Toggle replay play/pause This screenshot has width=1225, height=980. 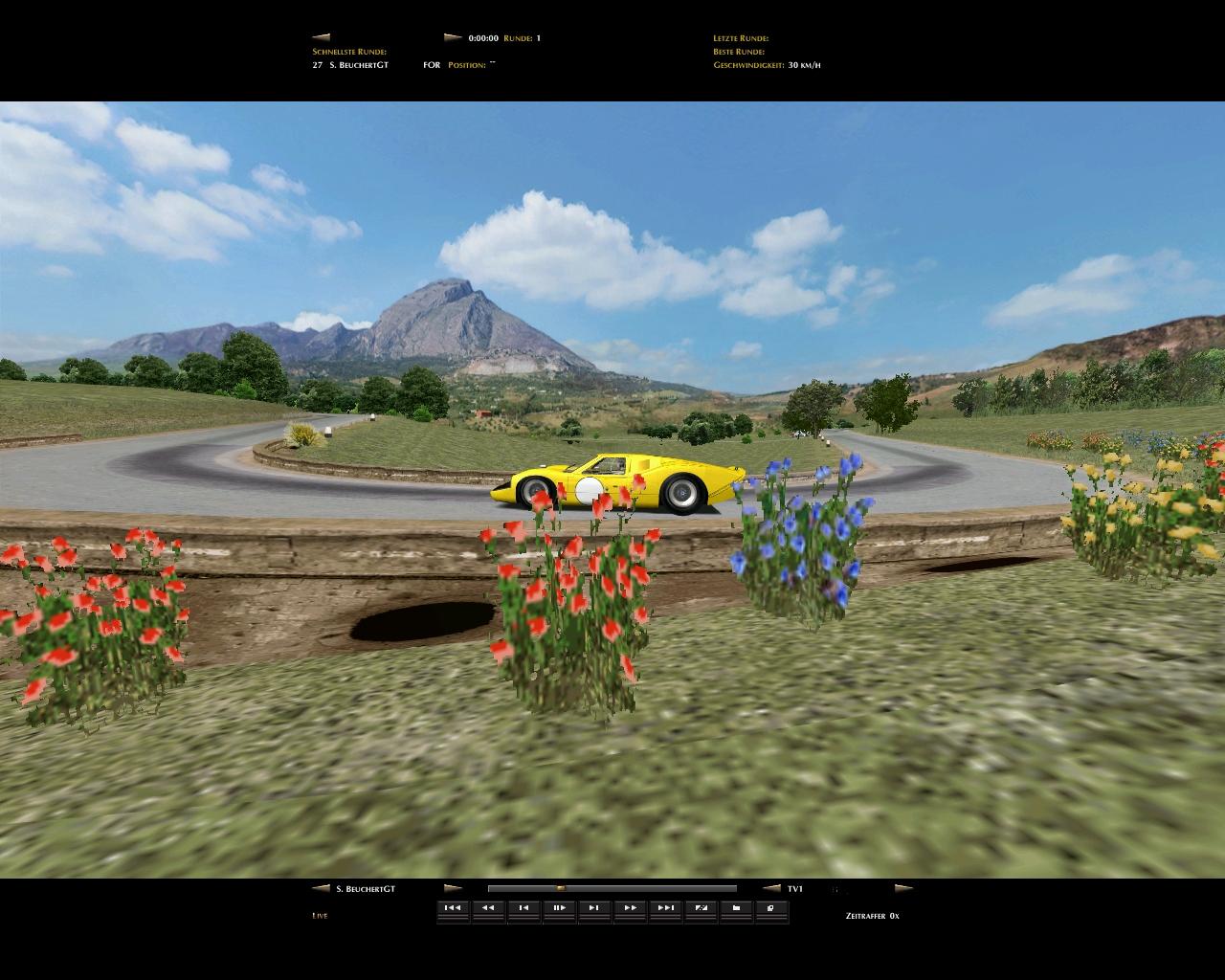pos(559,908)
